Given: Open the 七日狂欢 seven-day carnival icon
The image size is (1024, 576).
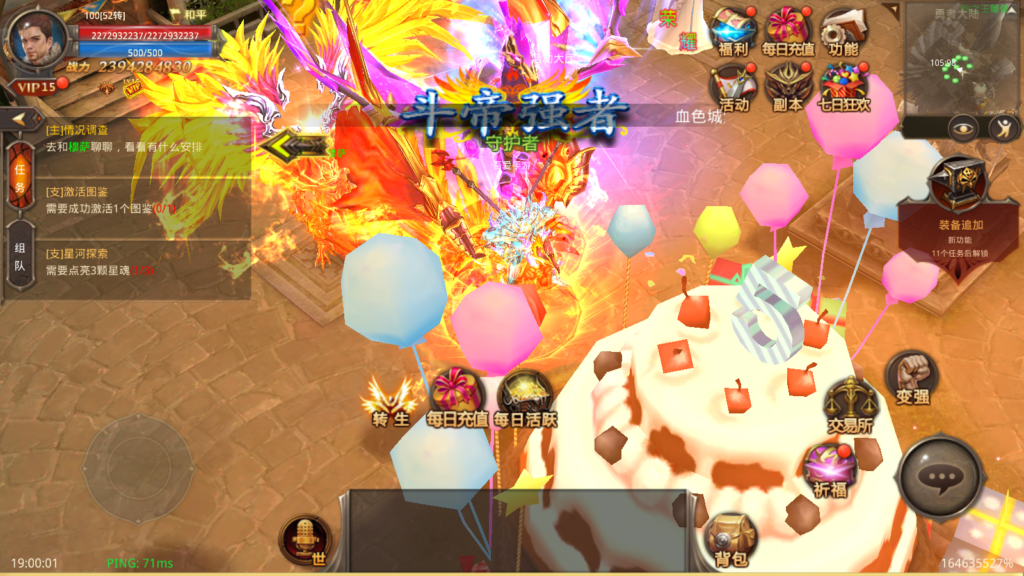Looking at the screenshot, I should click(842, 86).
